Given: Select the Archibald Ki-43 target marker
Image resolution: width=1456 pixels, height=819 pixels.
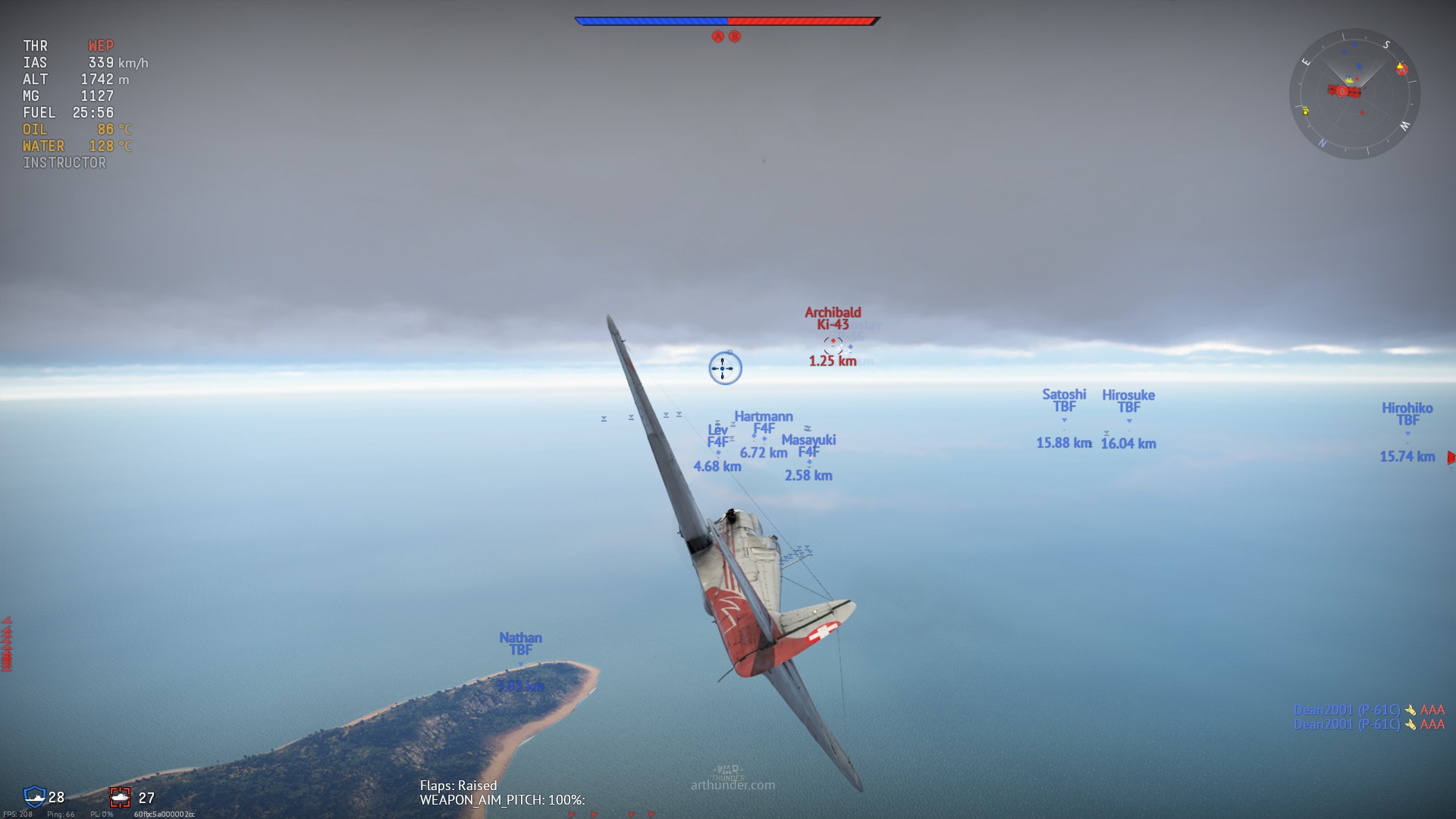Looking at the screenshot, I should click(833, 344).
